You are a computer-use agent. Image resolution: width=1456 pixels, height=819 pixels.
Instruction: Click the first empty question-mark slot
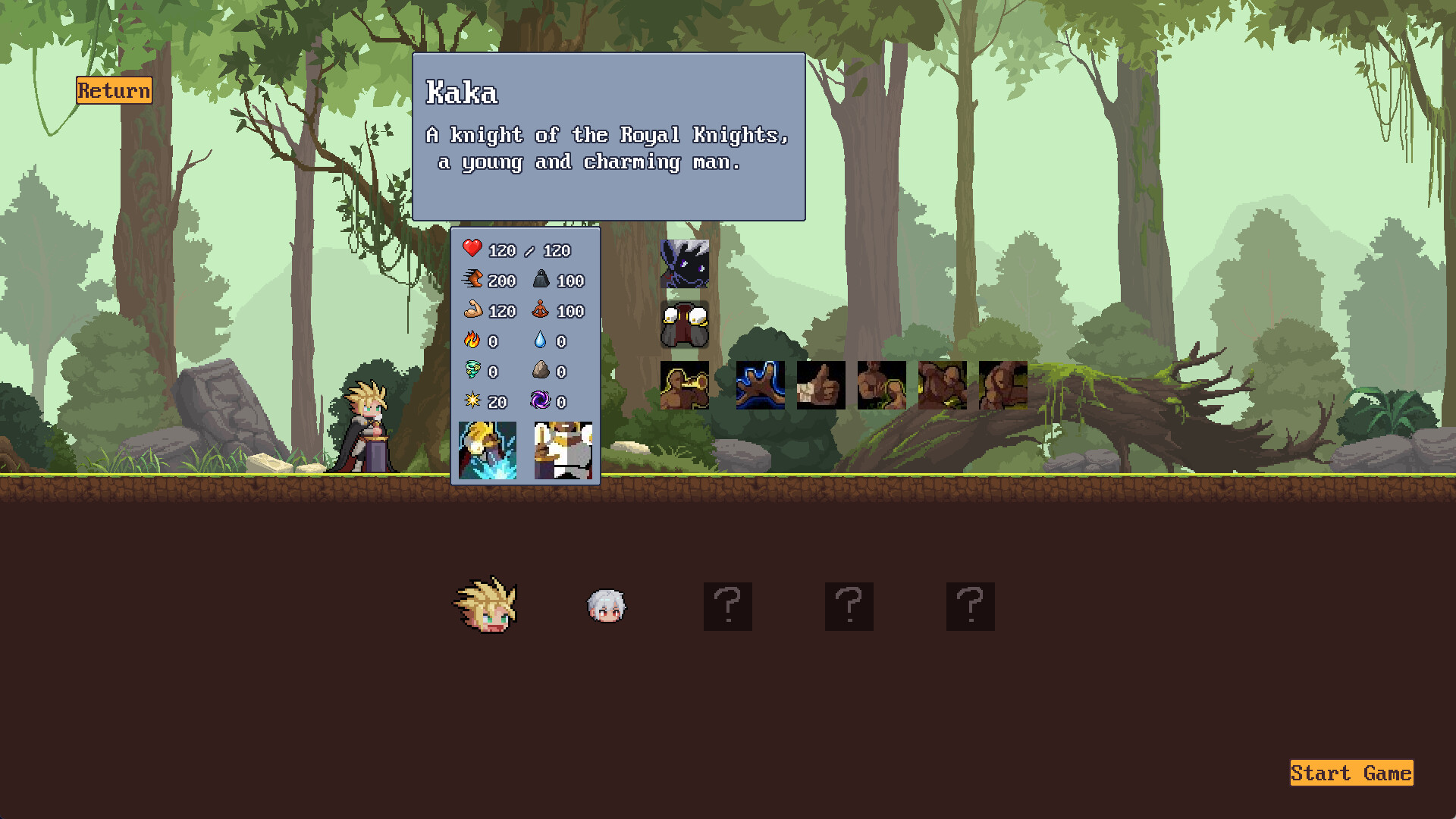point(726,606)
